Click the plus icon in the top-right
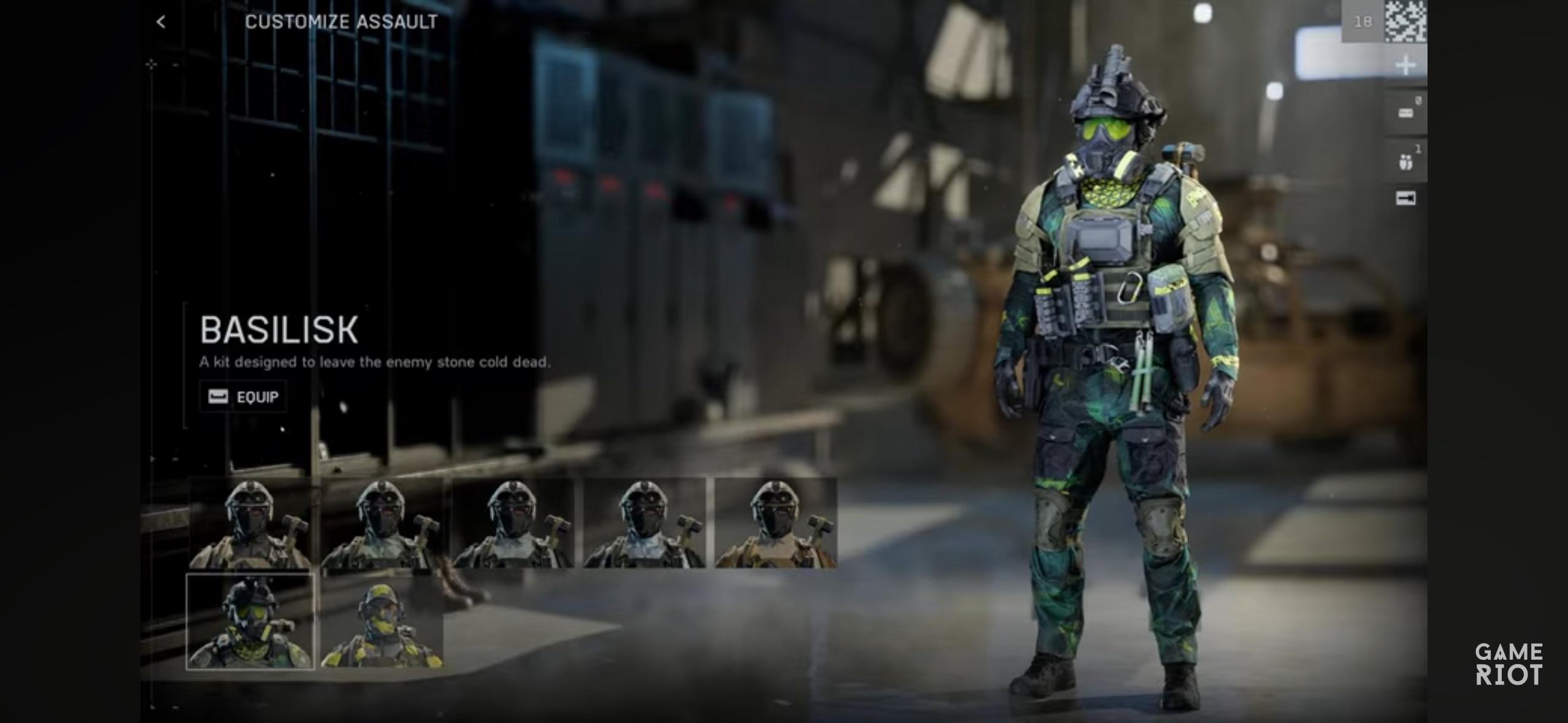Screen dimensions: 1568x723 click(x=1405, y=65)
